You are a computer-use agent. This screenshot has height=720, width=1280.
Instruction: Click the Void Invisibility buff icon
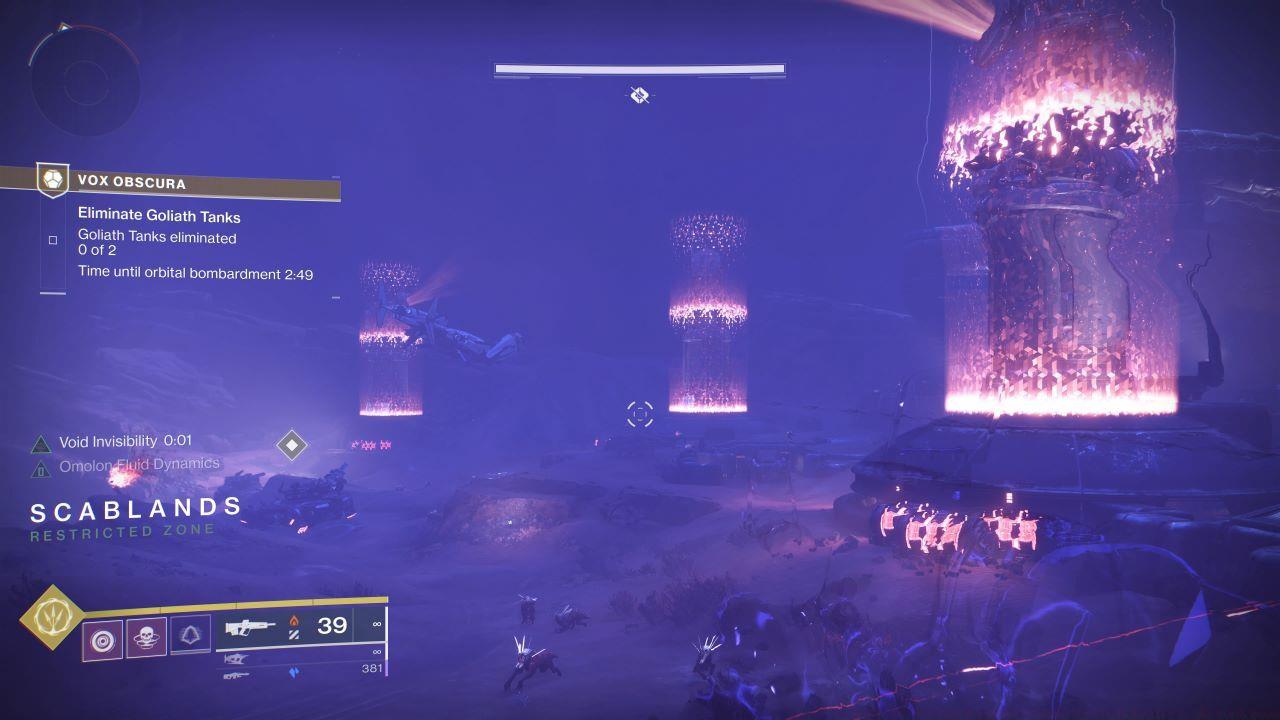point(41,443)
